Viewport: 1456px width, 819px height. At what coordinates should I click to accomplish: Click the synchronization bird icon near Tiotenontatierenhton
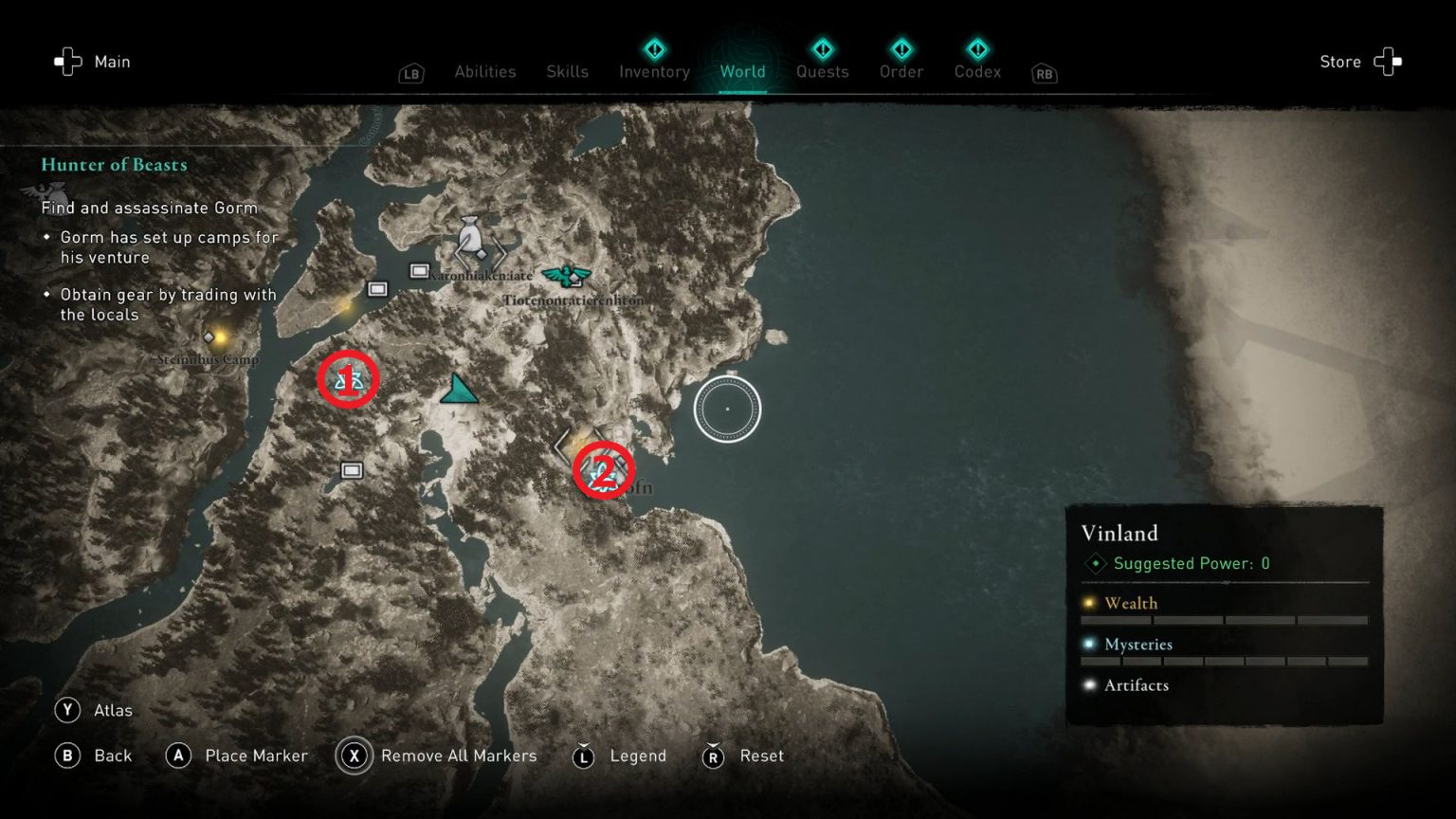(566, 277)
